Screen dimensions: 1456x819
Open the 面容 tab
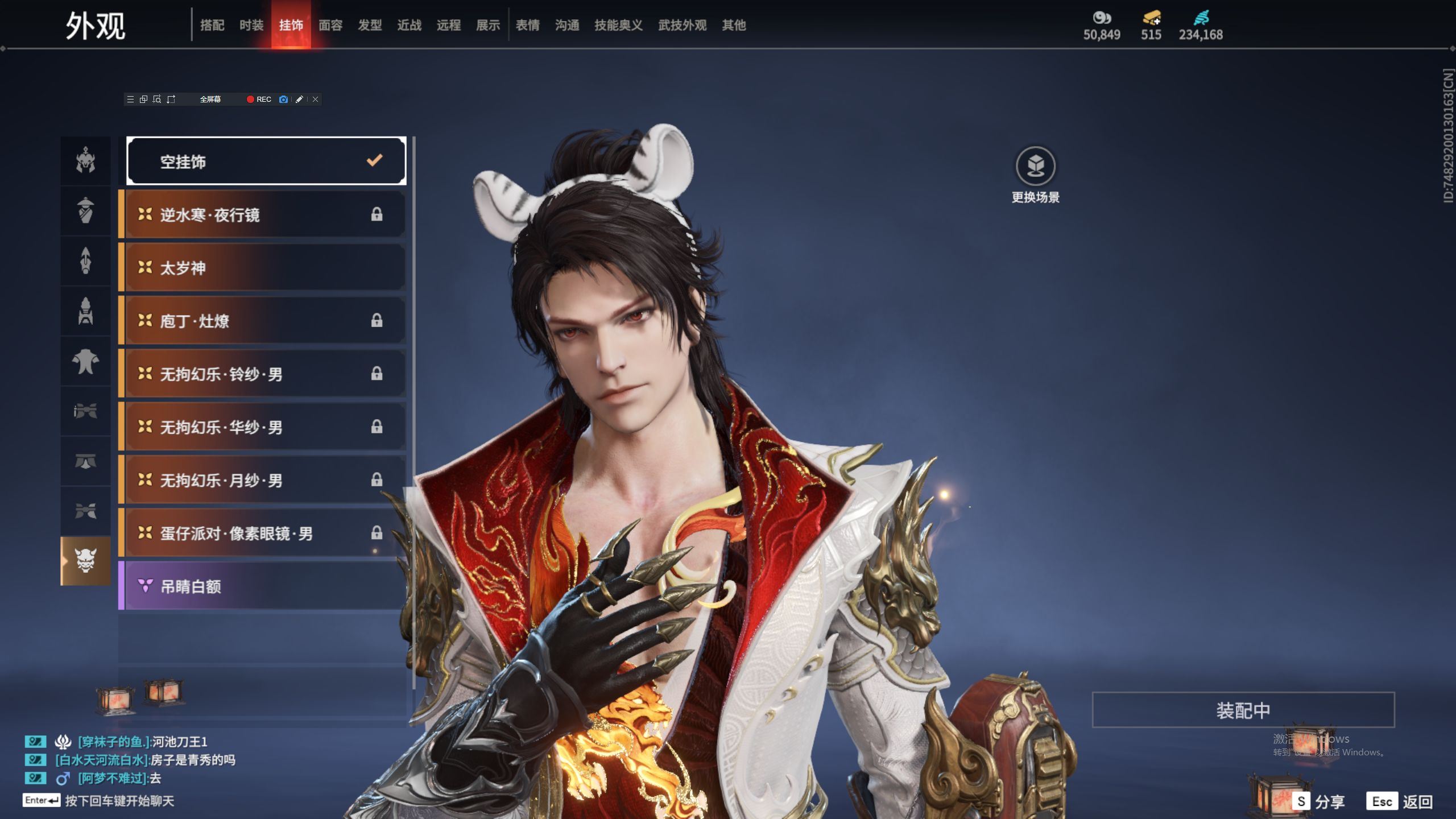[x=330, y=25]
